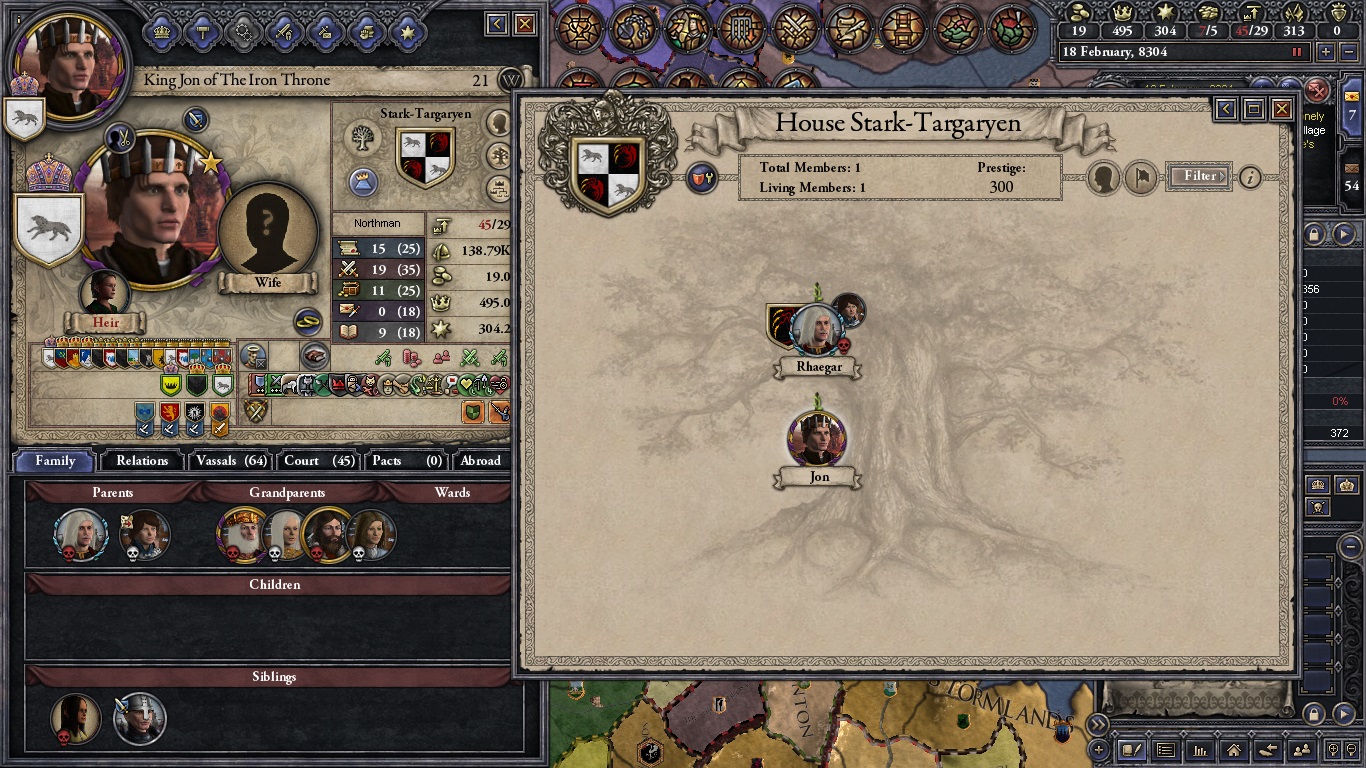Screen dimensions: 1366x768
Task: Click the pause button beside the date
Action: coord(1298,52)
